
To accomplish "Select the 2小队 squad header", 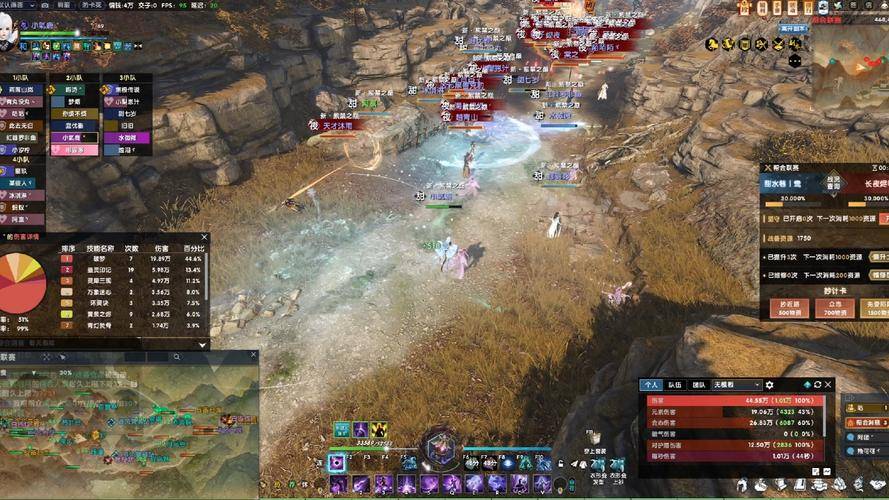I will point(74,77).
